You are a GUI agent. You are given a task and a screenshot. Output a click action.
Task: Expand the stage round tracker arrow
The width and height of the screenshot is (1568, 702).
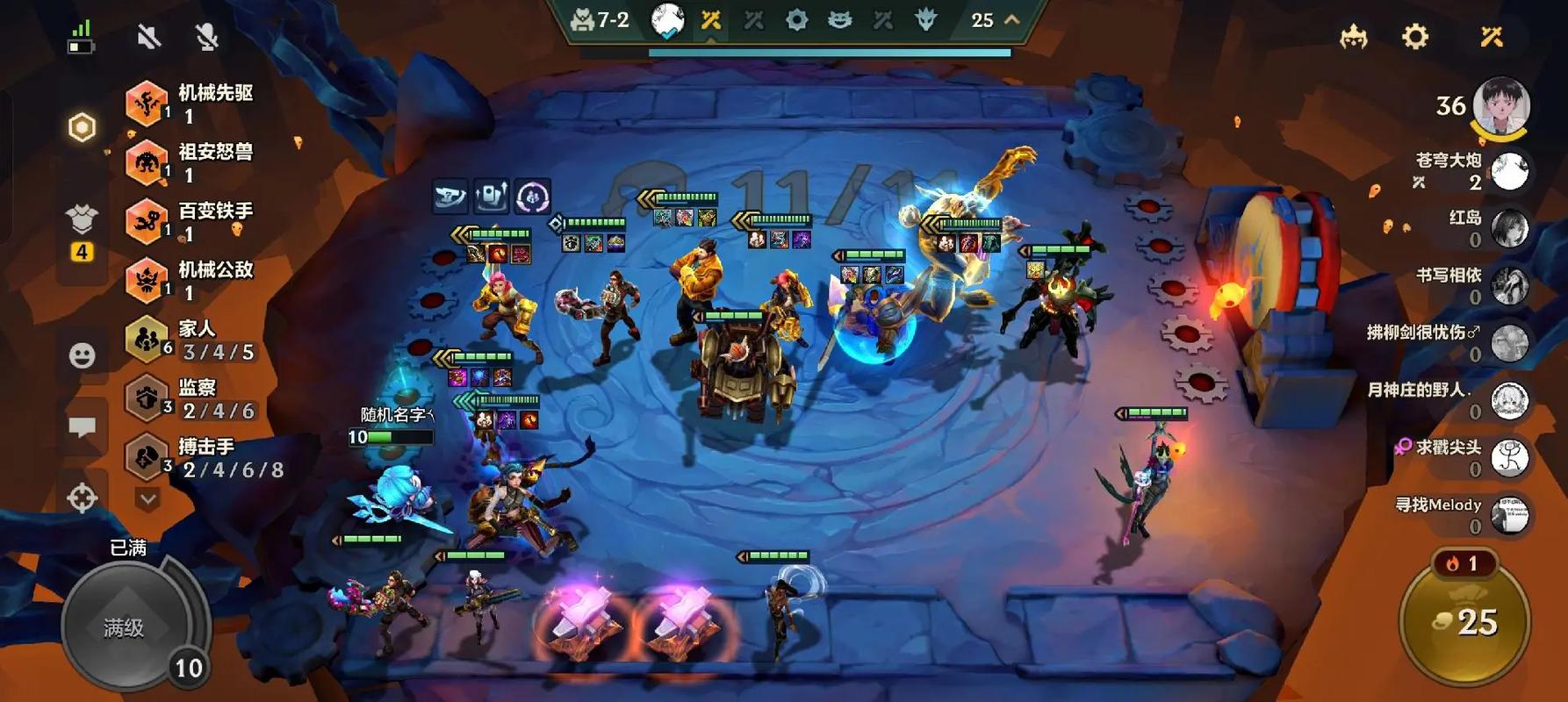(1012, 20)
